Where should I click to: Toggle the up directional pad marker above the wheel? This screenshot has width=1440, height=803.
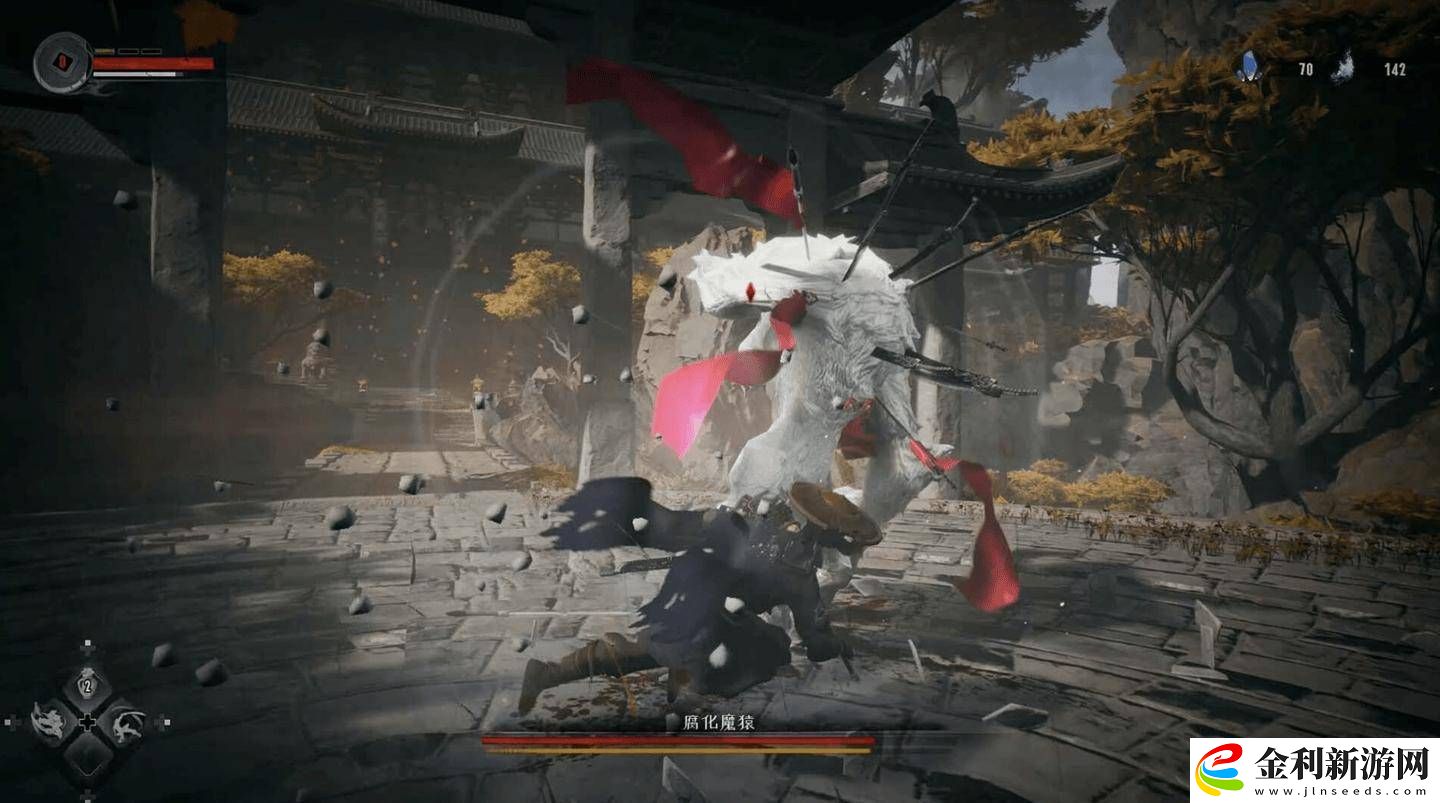pyautogui.click(x=88, y=644)
